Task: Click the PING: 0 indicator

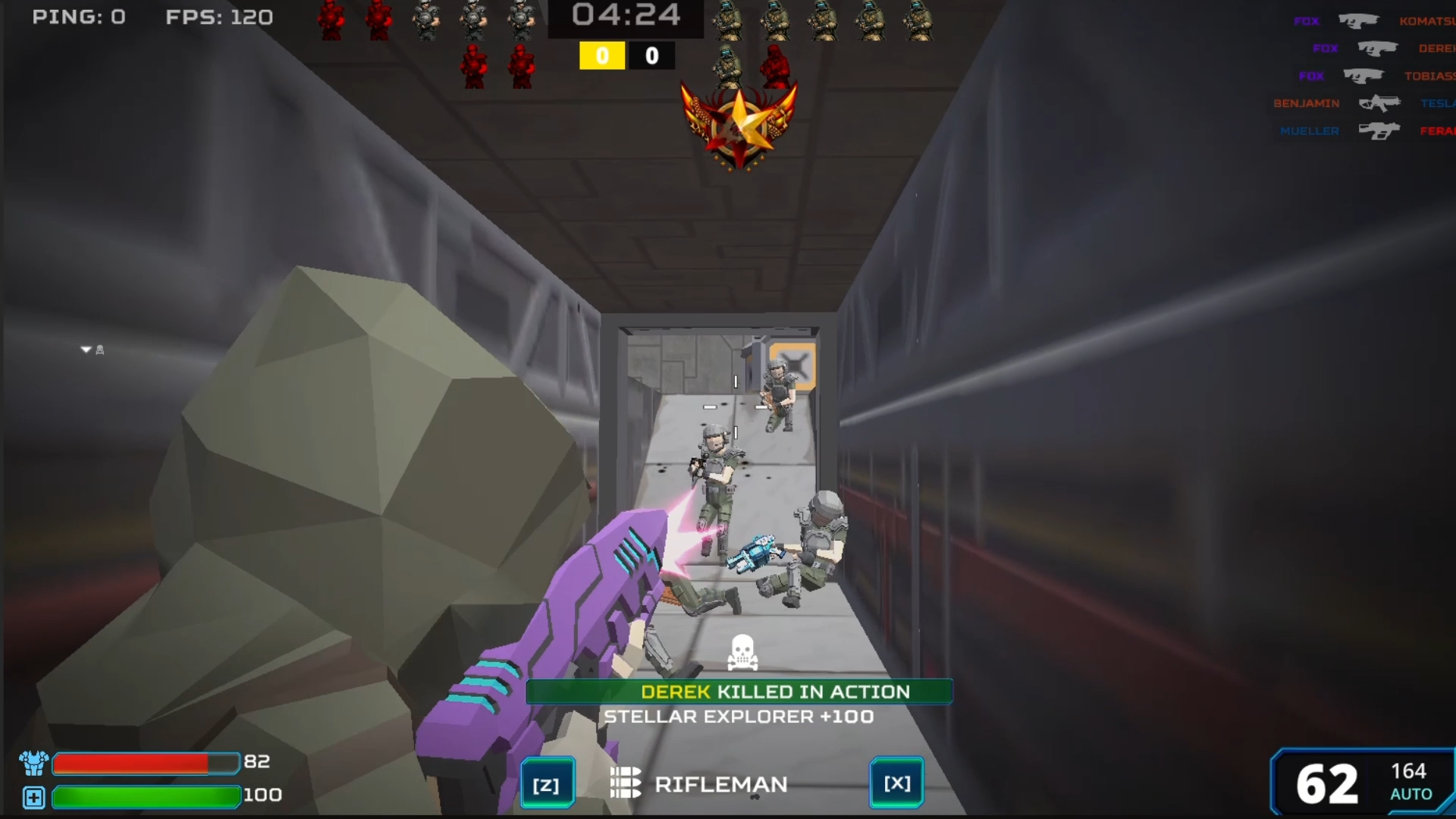Action: pyautogui.click(x=78, y=17)
